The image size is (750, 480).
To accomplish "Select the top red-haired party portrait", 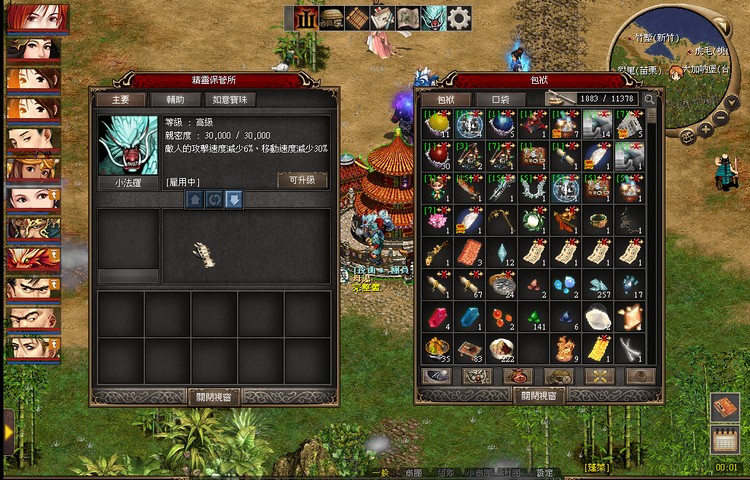I will [37, 18].
